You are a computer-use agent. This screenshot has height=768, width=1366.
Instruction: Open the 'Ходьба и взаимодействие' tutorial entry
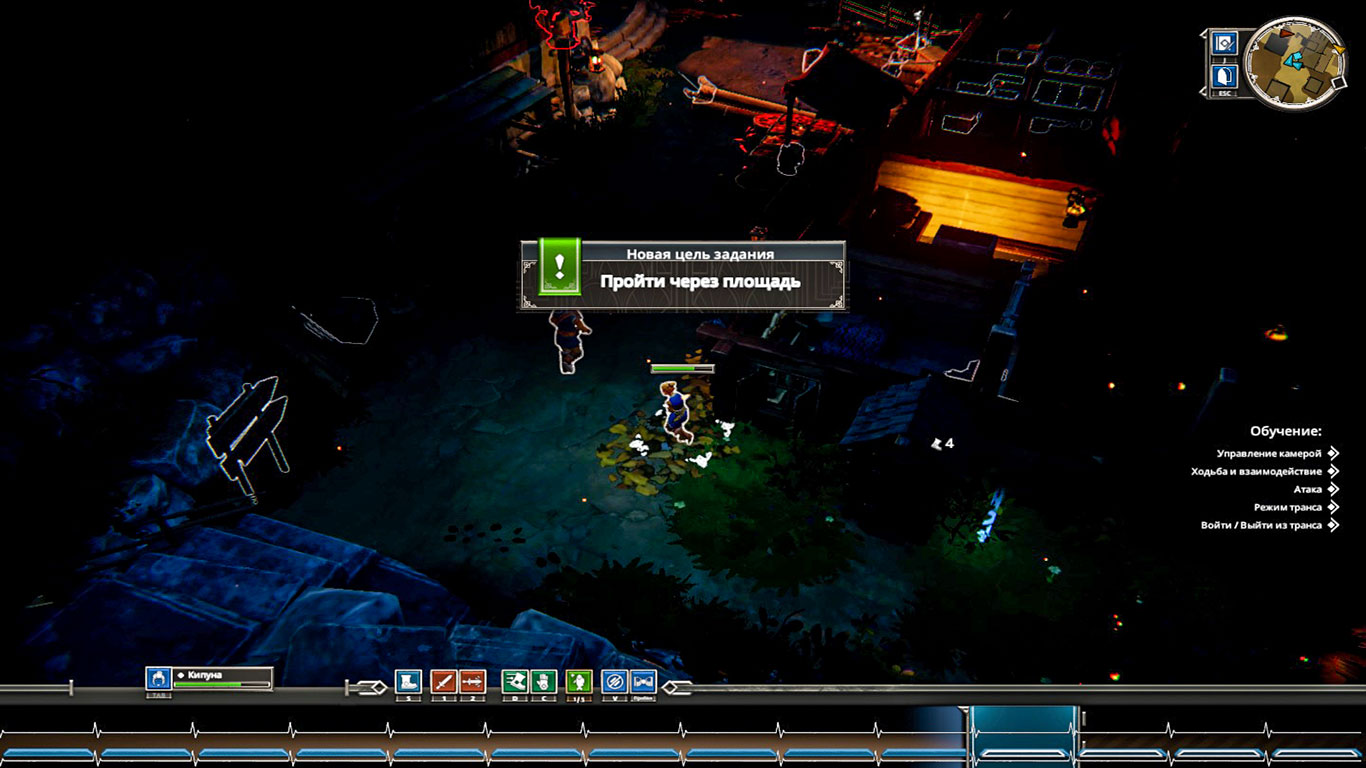pyautogui.click(x=1256, y=472)
